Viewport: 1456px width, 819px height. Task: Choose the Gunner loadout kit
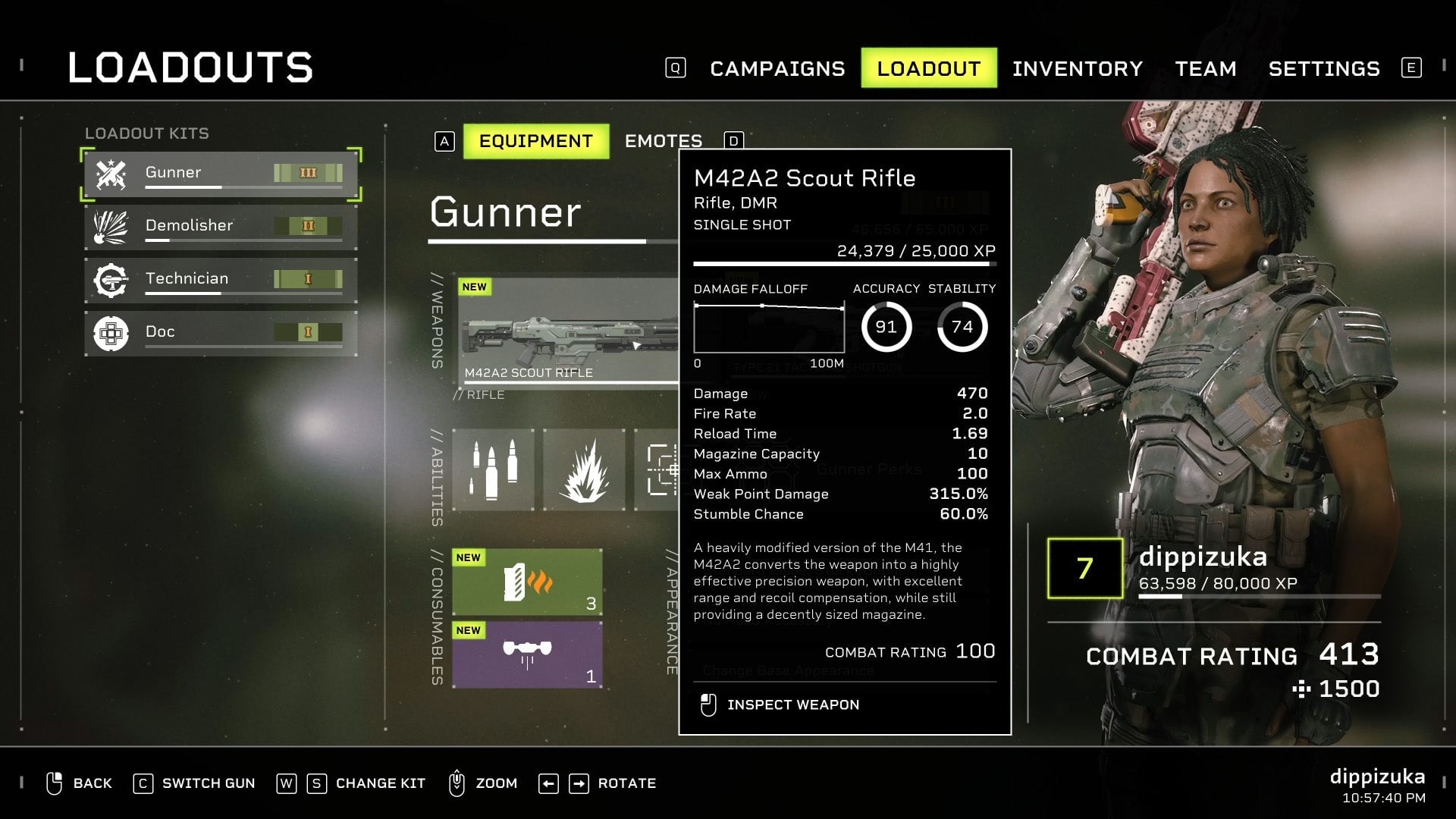(220, 174)
